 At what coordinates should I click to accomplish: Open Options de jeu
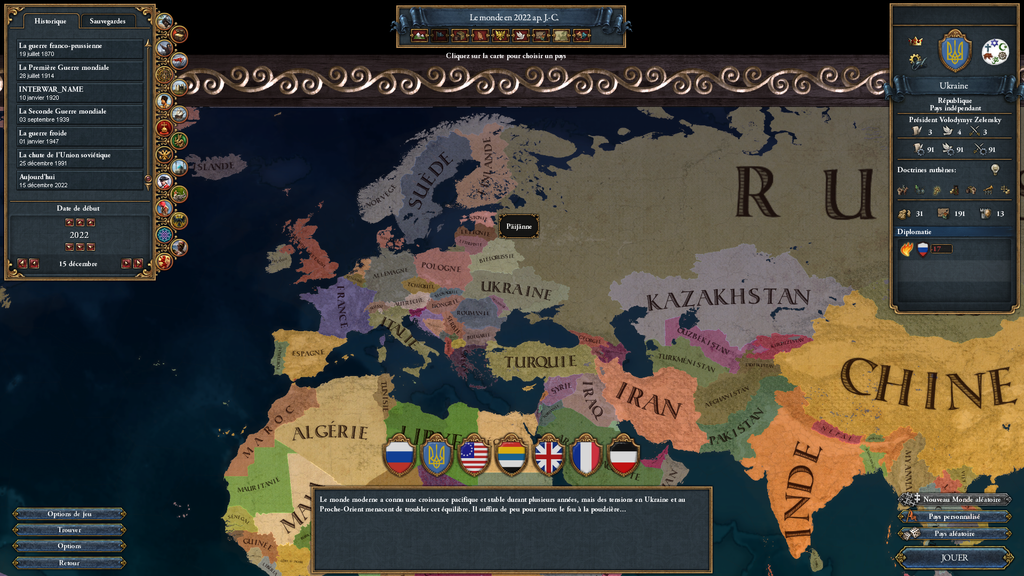[x=69, y=514]
